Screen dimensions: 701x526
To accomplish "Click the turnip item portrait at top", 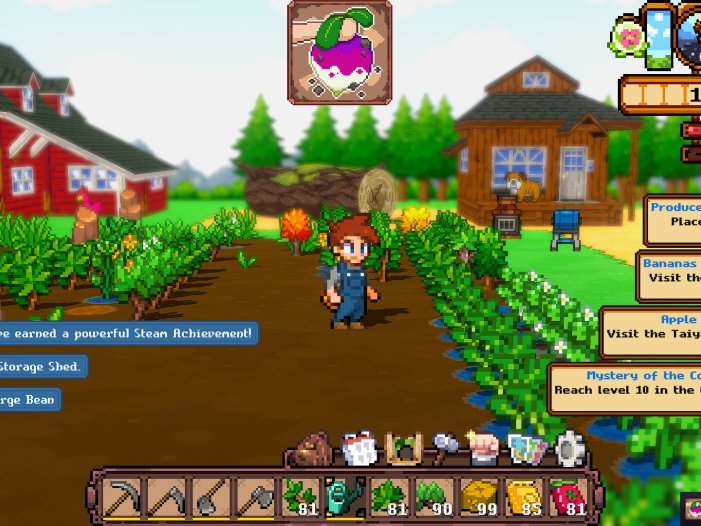I will coord(340,52).
